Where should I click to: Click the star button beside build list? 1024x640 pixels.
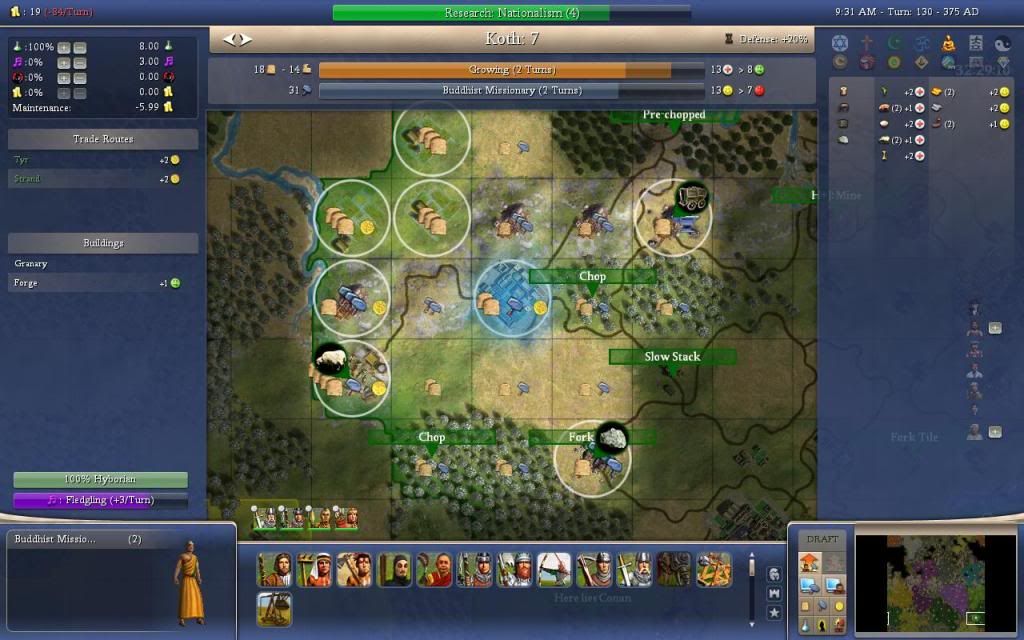(774, 611)
